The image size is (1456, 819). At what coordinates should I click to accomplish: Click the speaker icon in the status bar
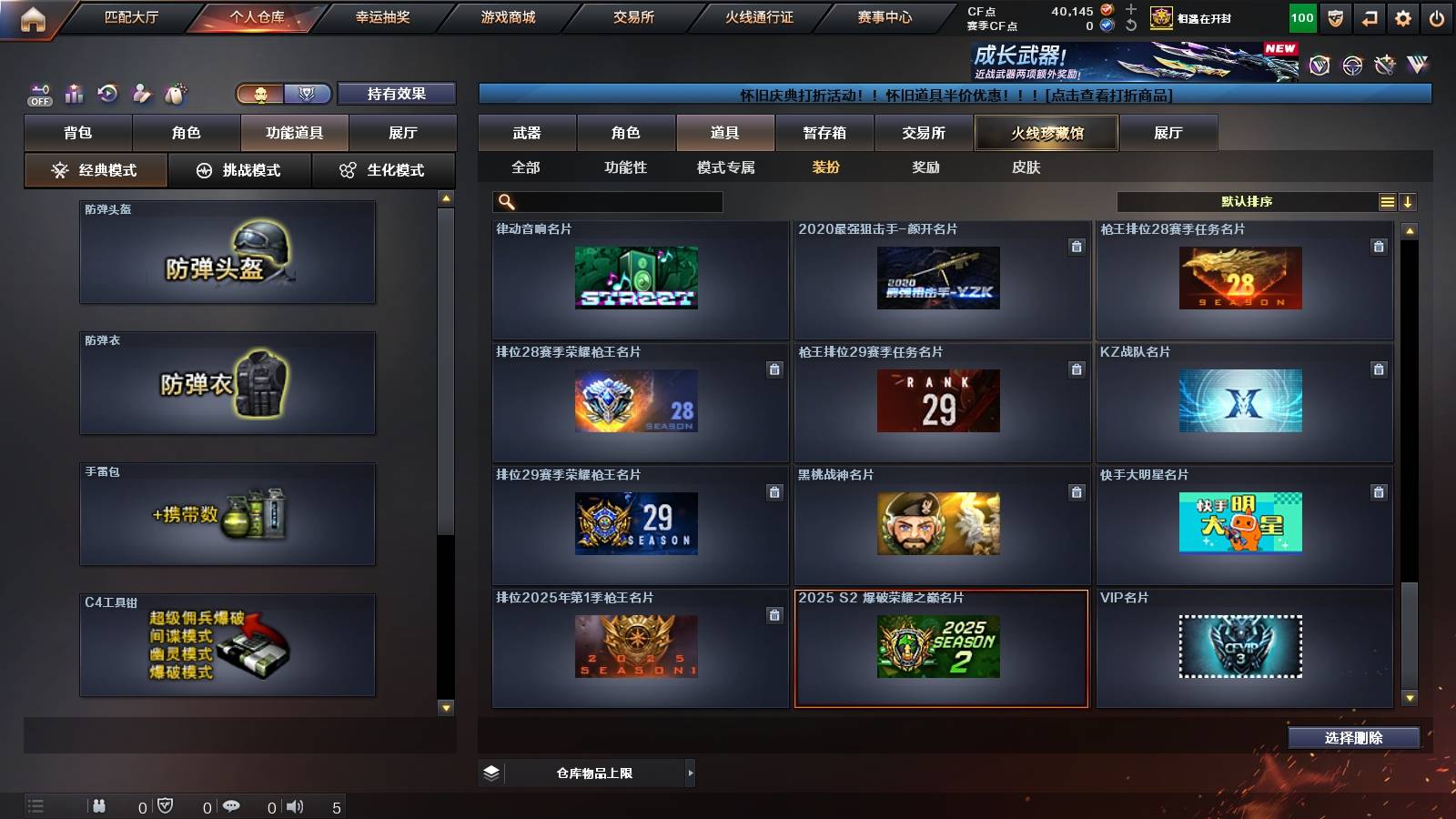294,806
